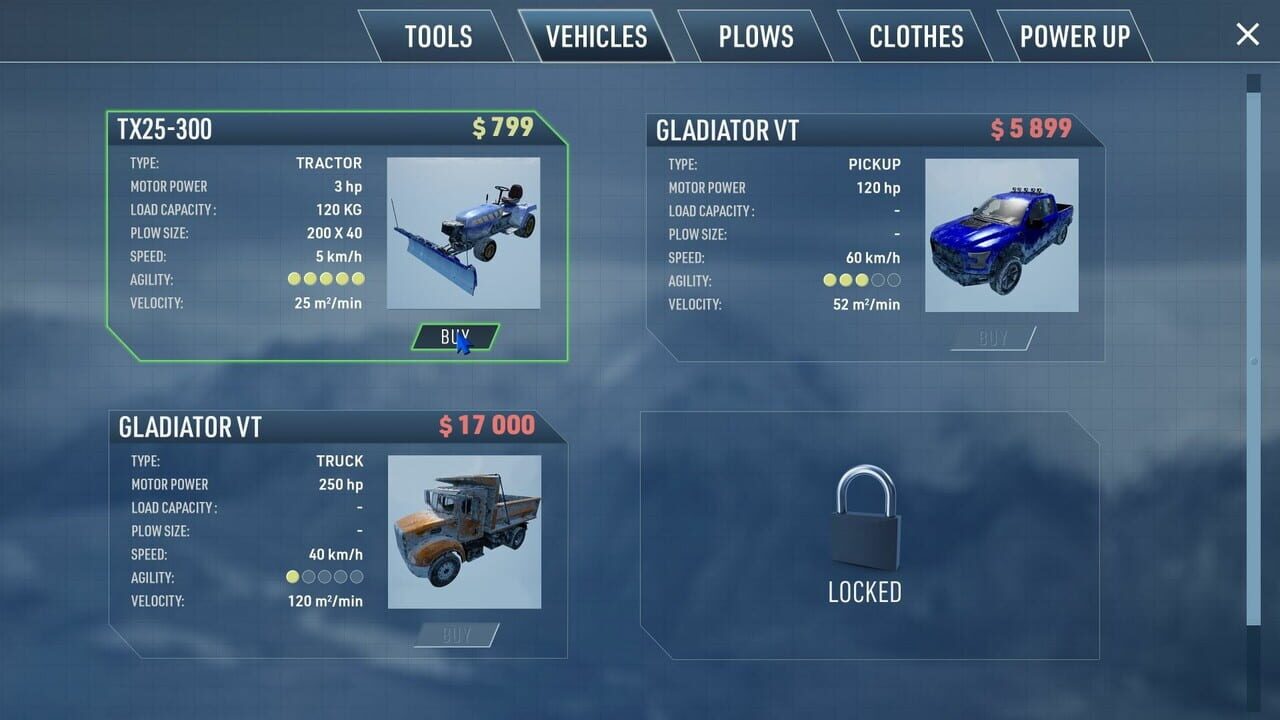
Task: Switch to the PLOWS tab
Action: (x=755, y=37)
